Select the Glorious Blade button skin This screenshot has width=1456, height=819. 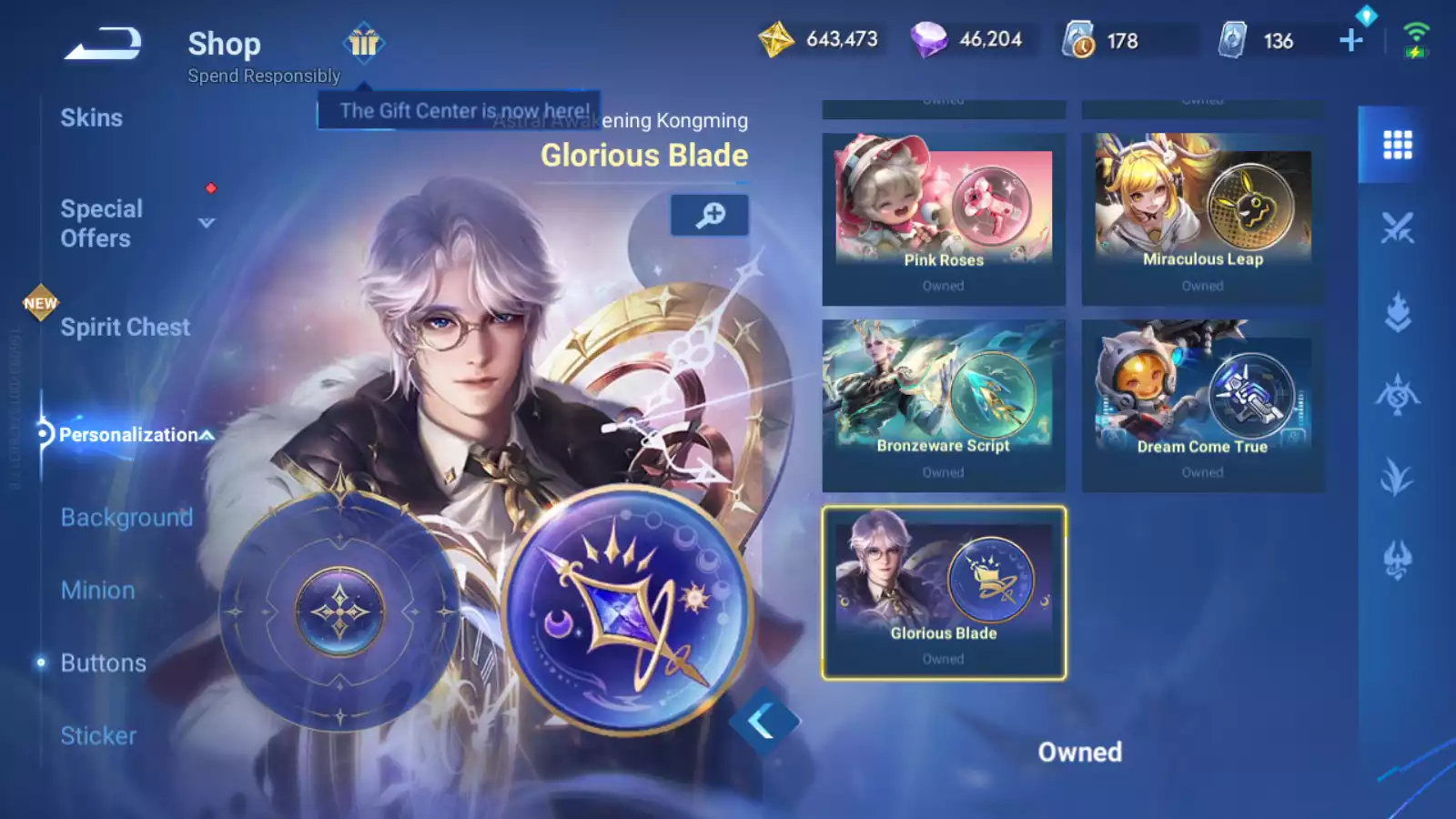click(944, 592)
